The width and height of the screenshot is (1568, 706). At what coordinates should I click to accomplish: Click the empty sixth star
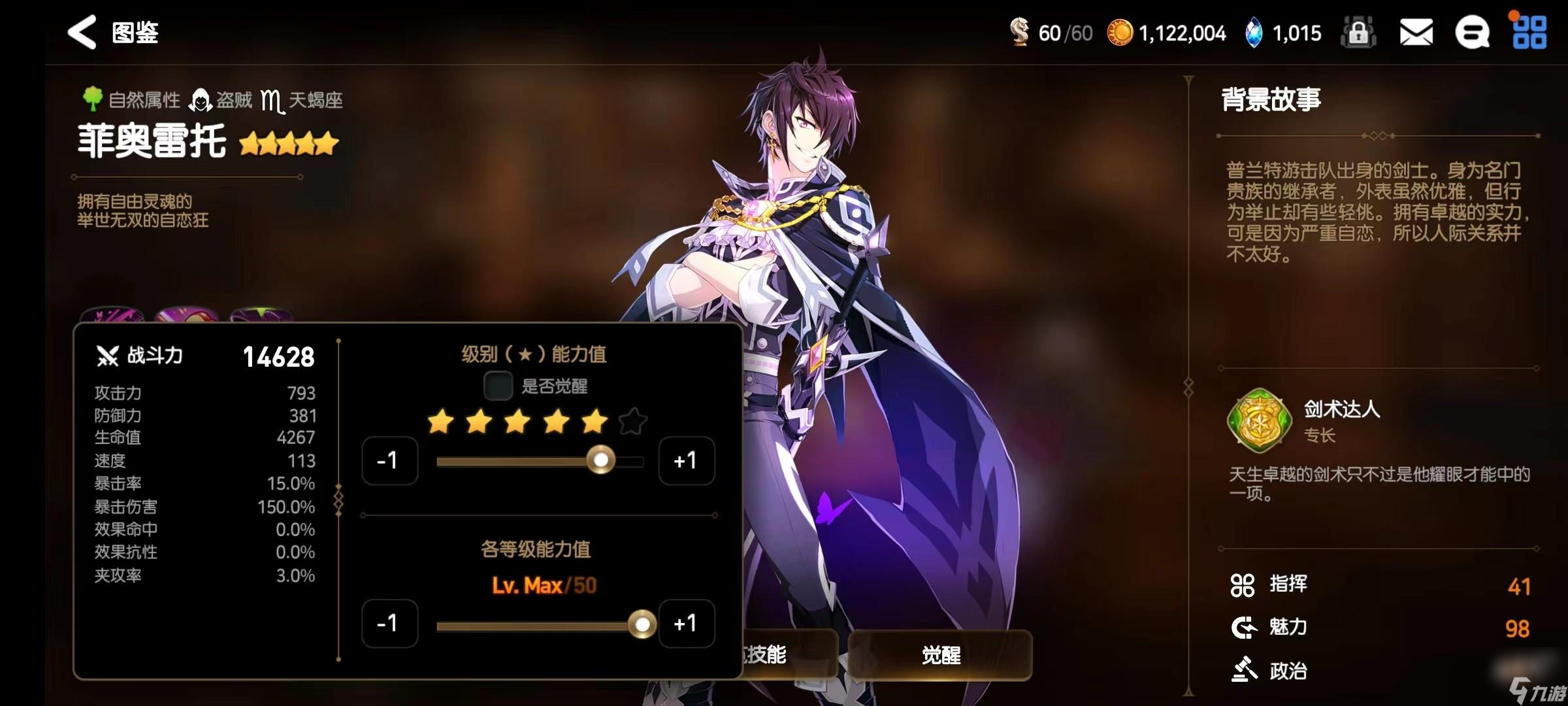point(632,422)
